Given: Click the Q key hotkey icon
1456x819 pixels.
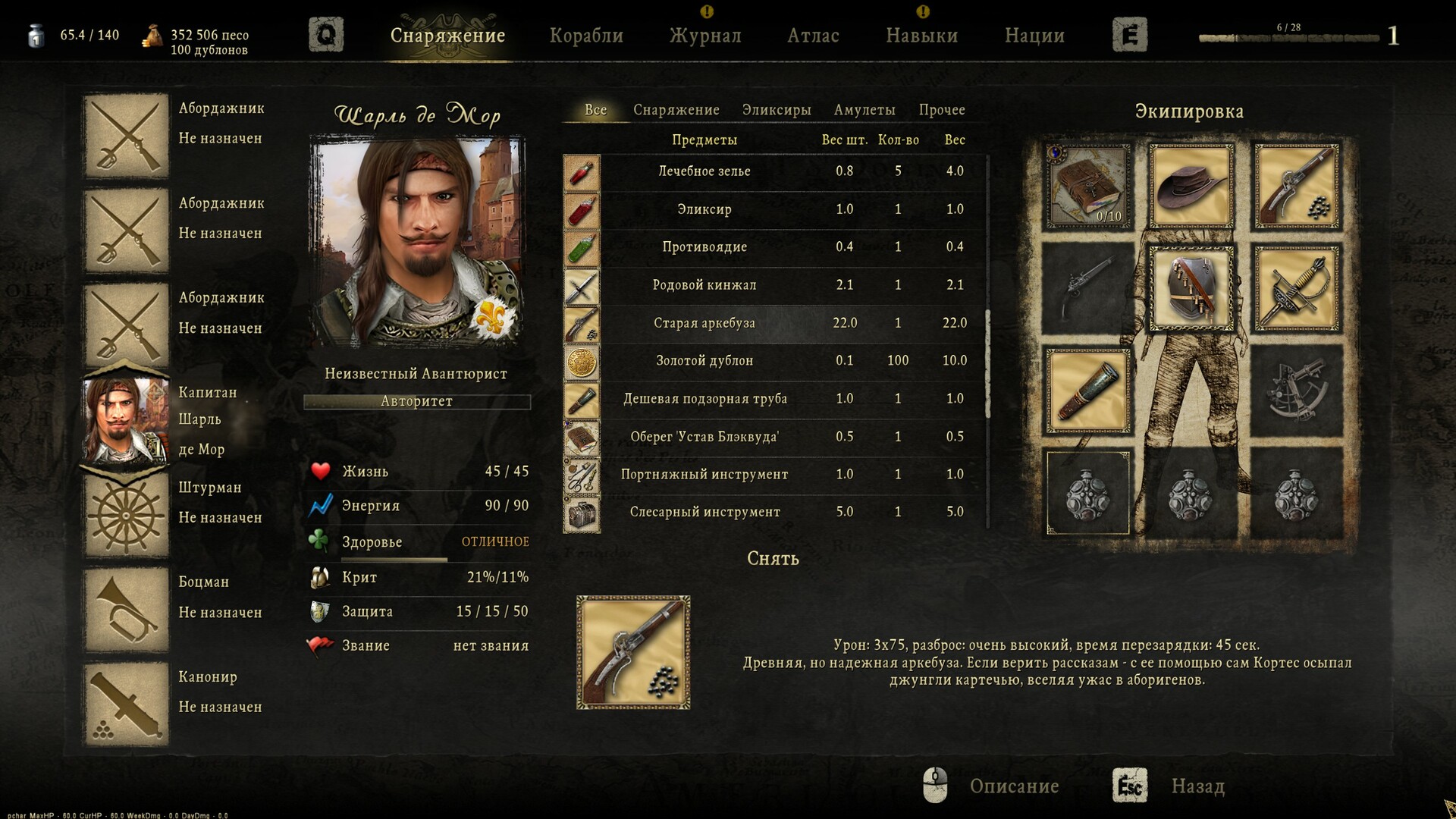Looking at the screenshot, I should pos(328,34).
